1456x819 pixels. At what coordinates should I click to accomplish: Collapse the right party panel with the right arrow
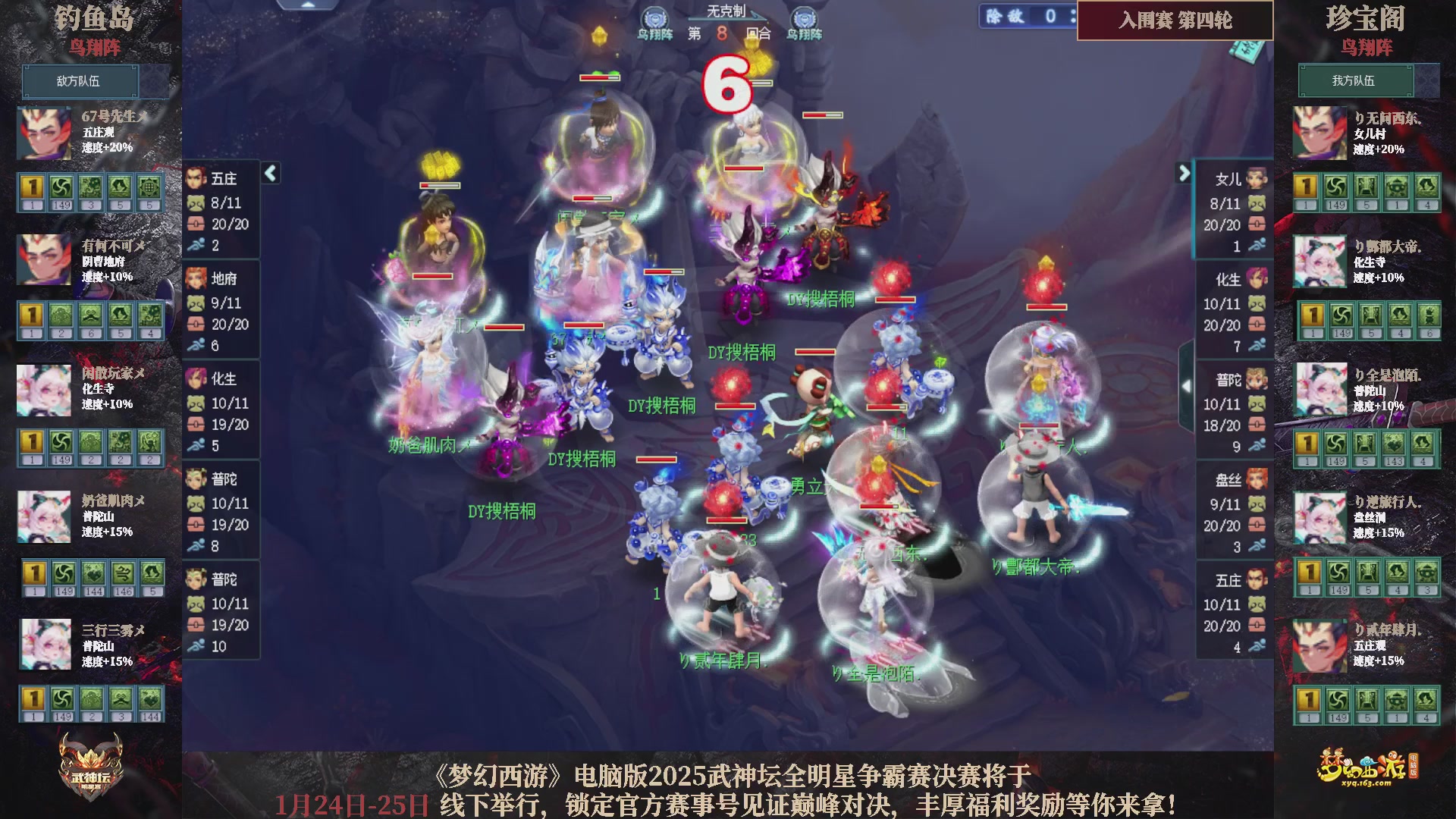tap(1186, 173)
